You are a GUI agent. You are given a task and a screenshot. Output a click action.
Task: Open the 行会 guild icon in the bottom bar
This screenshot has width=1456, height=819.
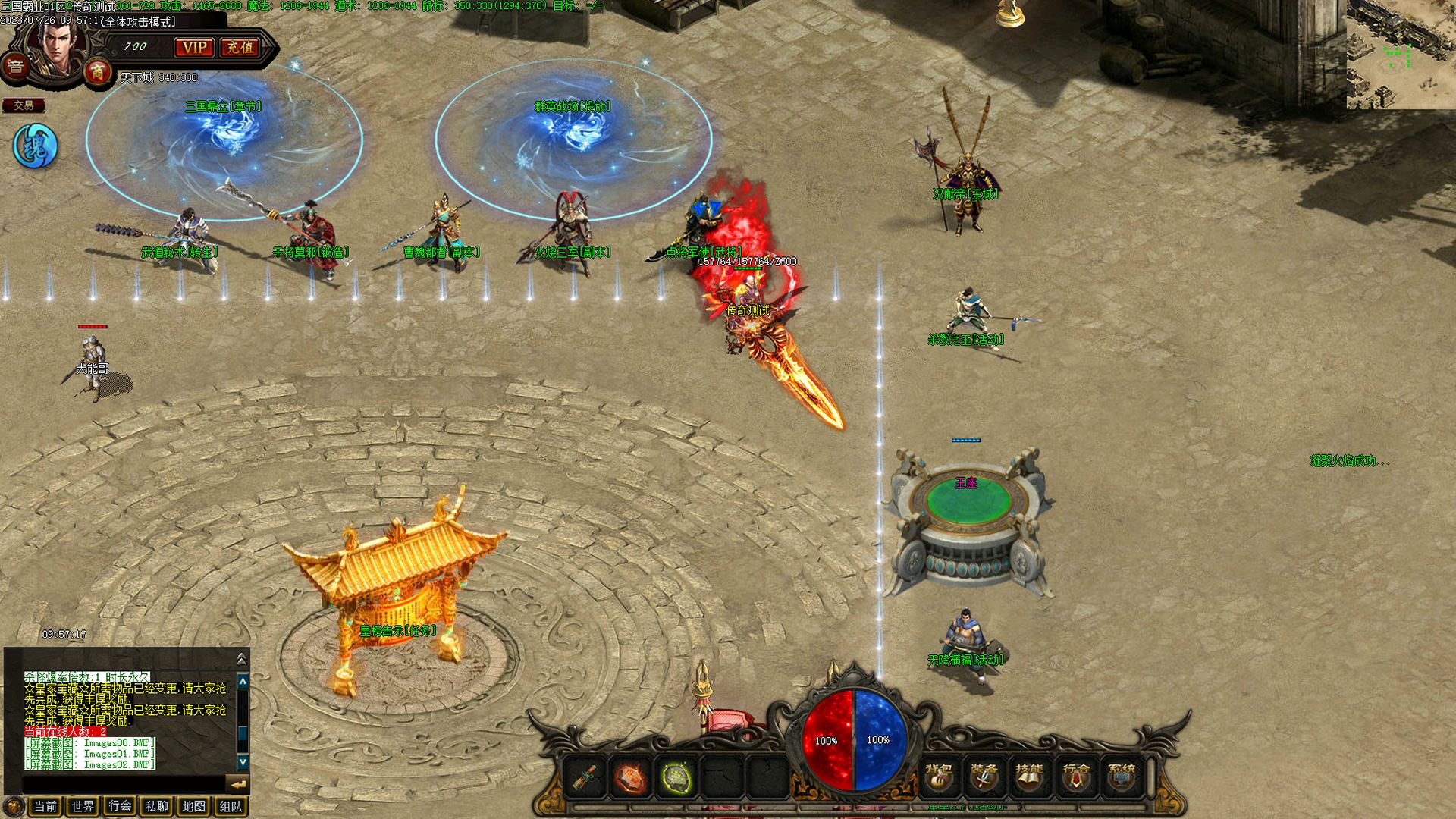pyautogui.click(x=1075, y=777)
